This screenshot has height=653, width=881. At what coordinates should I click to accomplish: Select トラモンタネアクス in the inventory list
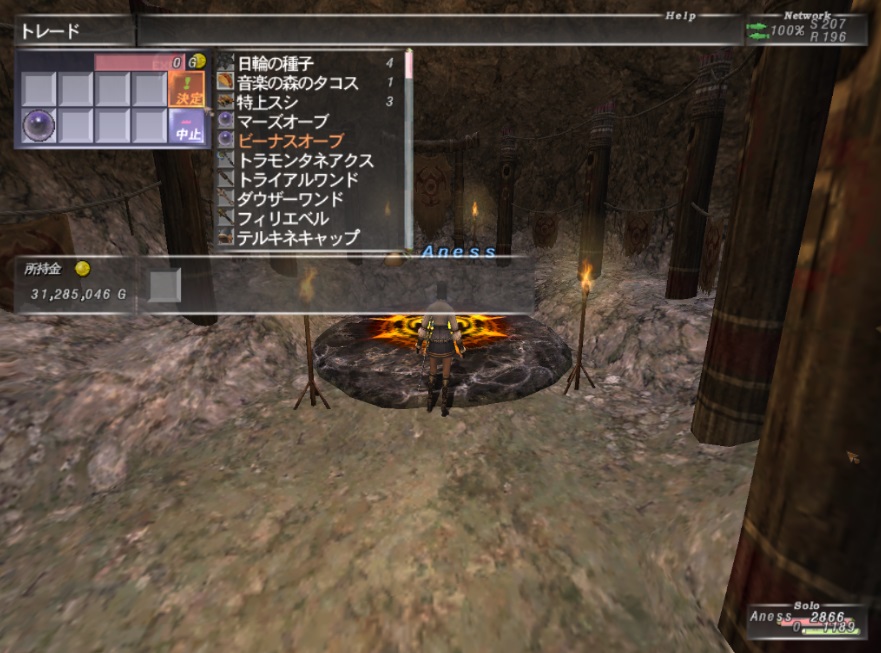click(x=305, y=160)
